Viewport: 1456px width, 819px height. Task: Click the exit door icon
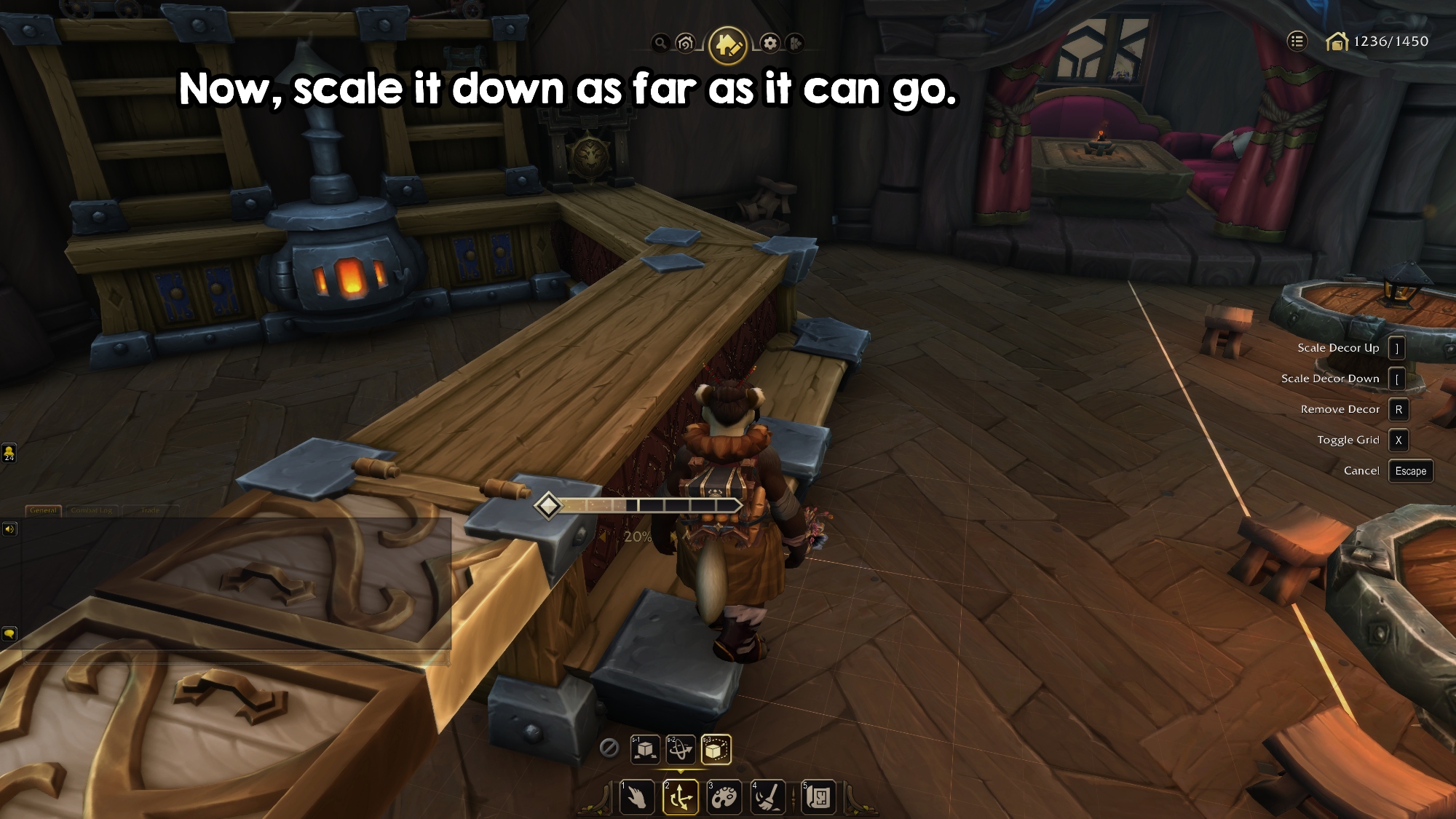795,44
